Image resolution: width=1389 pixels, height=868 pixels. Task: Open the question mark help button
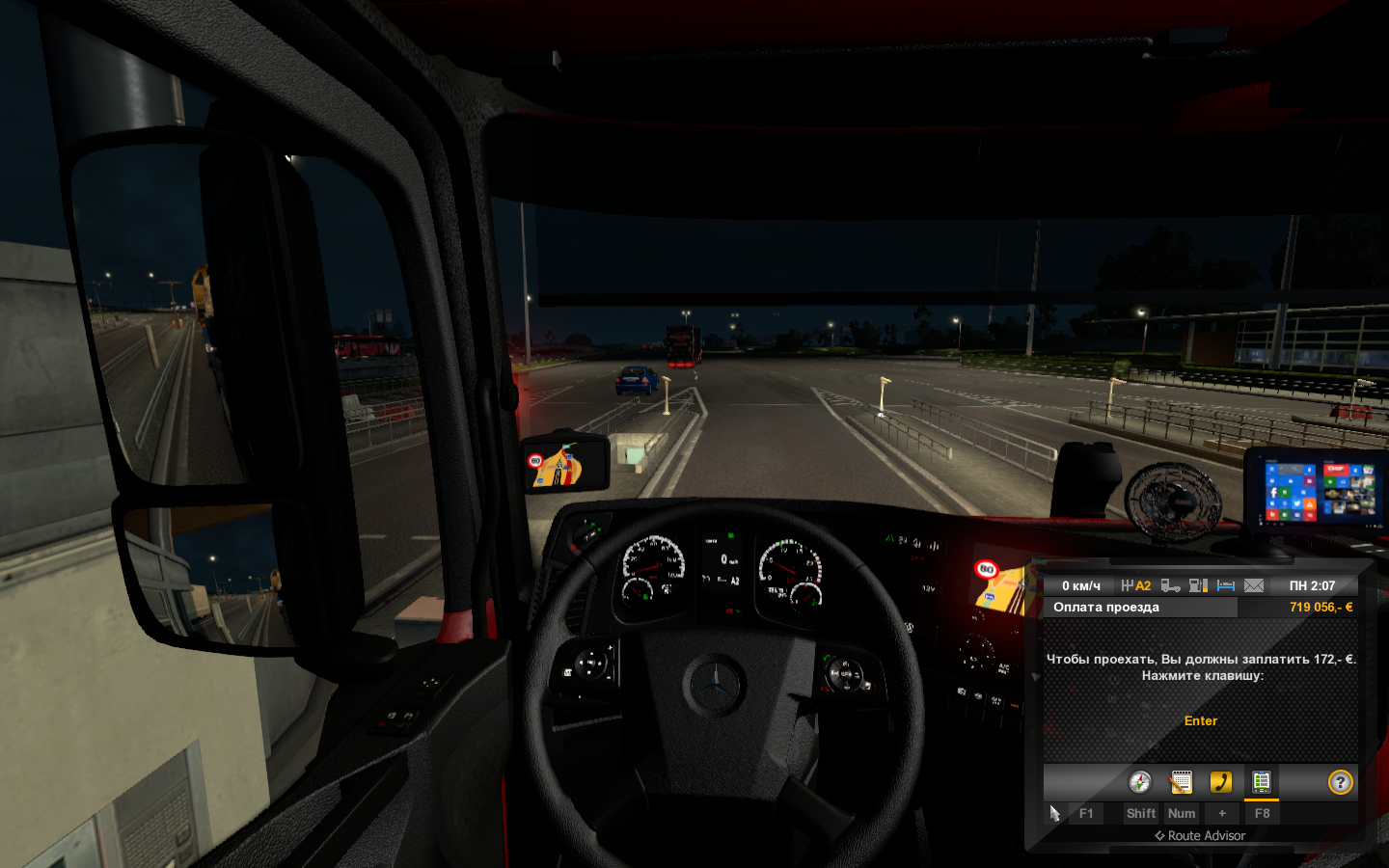click(x=1340, y=782)
